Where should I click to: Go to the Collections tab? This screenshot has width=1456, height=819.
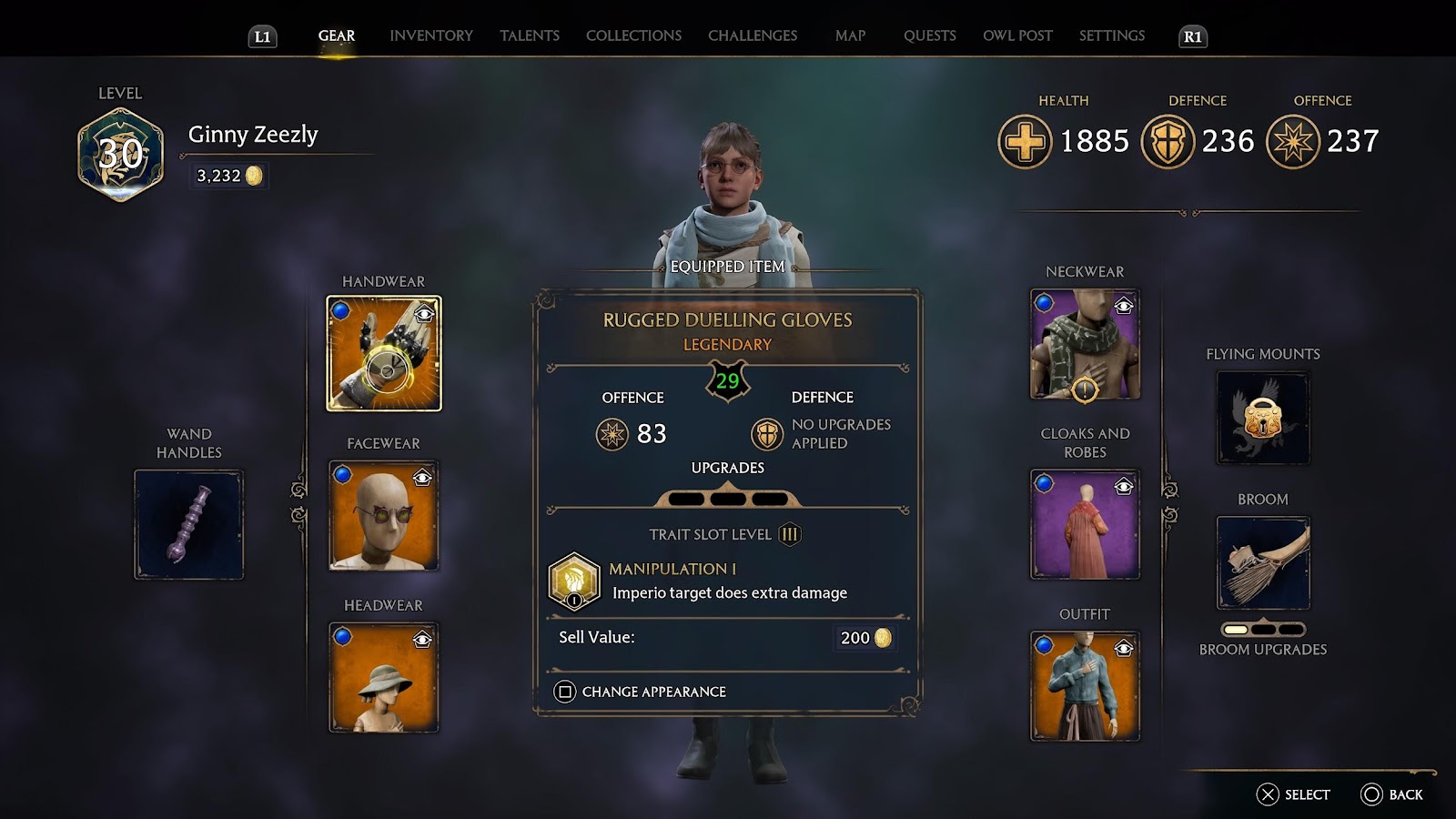(633, 35)
